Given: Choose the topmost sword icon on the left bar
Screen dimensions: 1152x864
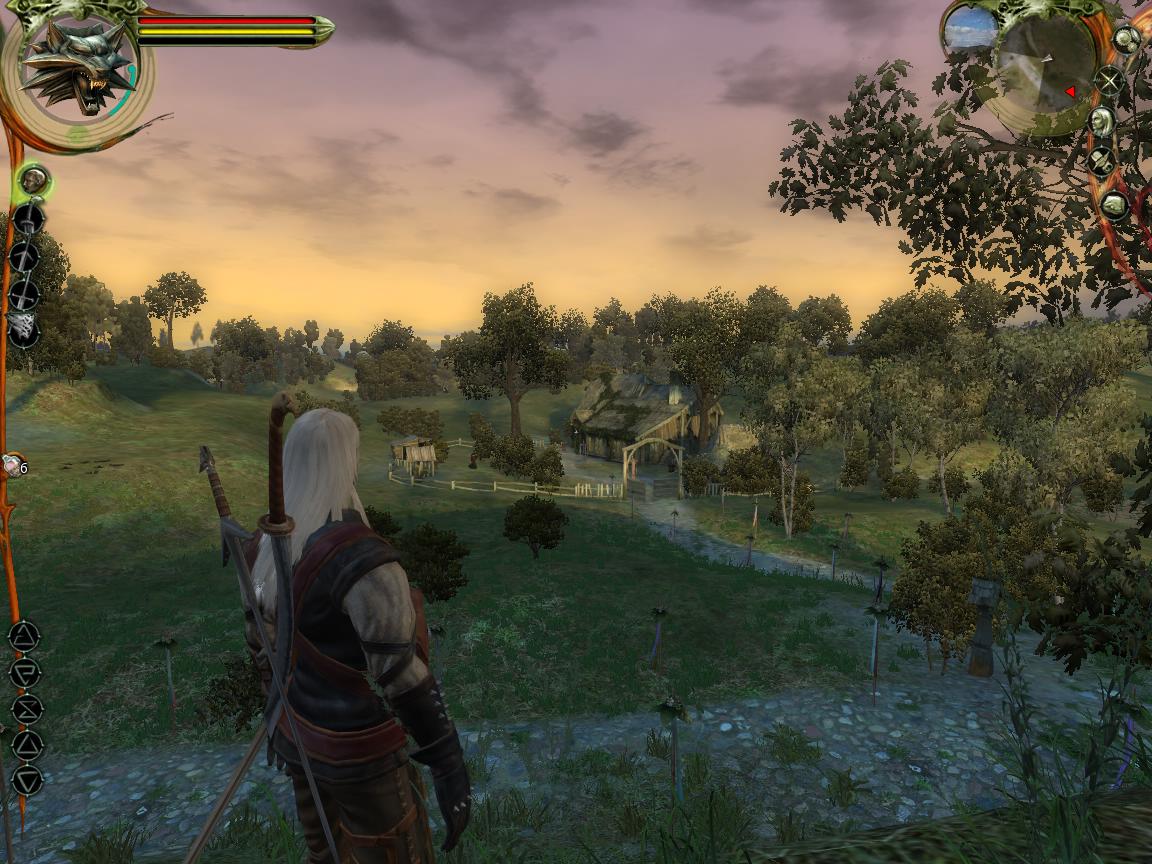Looking at the screenshot, I should (x=28, y=219).
